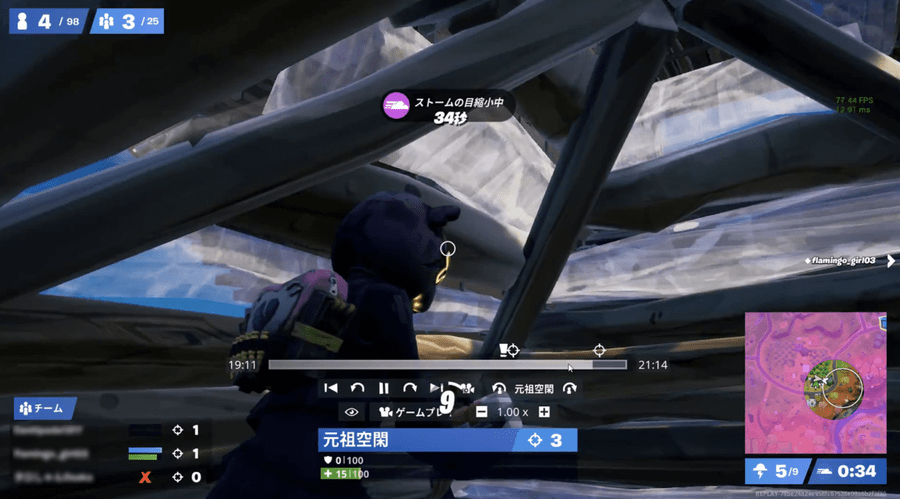
Task: Jump to the start of the replay
Action: [330, 388]
